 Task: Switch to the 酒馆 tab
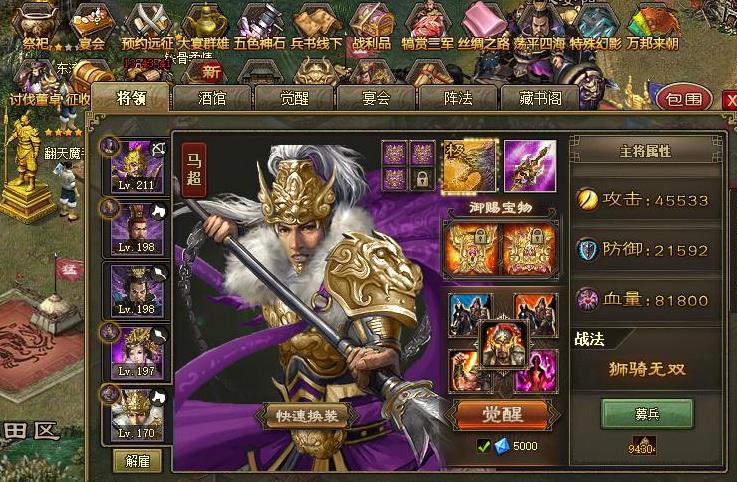click(211, 98)
